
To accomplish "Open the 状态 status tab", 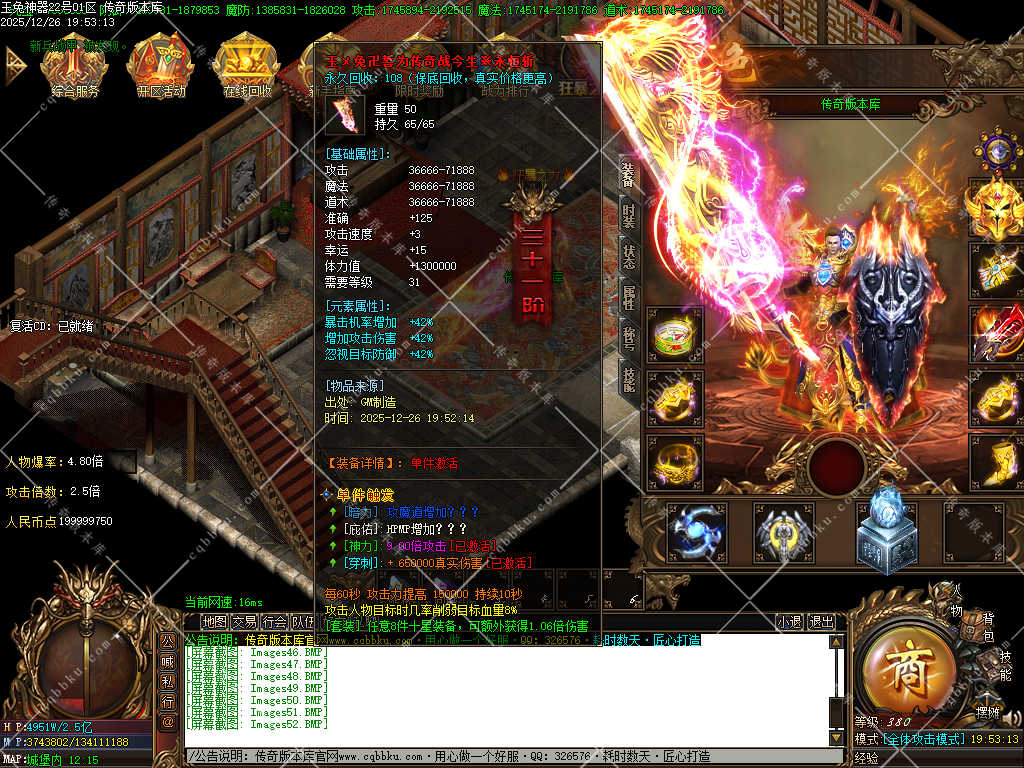I will 628,256.
